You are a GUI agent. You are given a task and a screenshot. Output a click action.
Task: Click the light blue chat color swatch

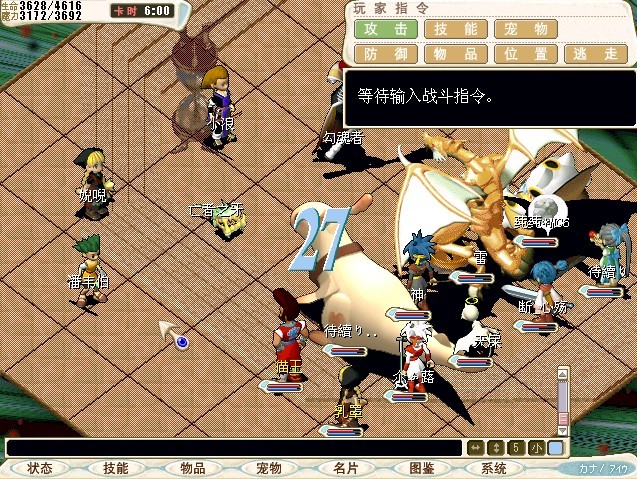point(556,448)
